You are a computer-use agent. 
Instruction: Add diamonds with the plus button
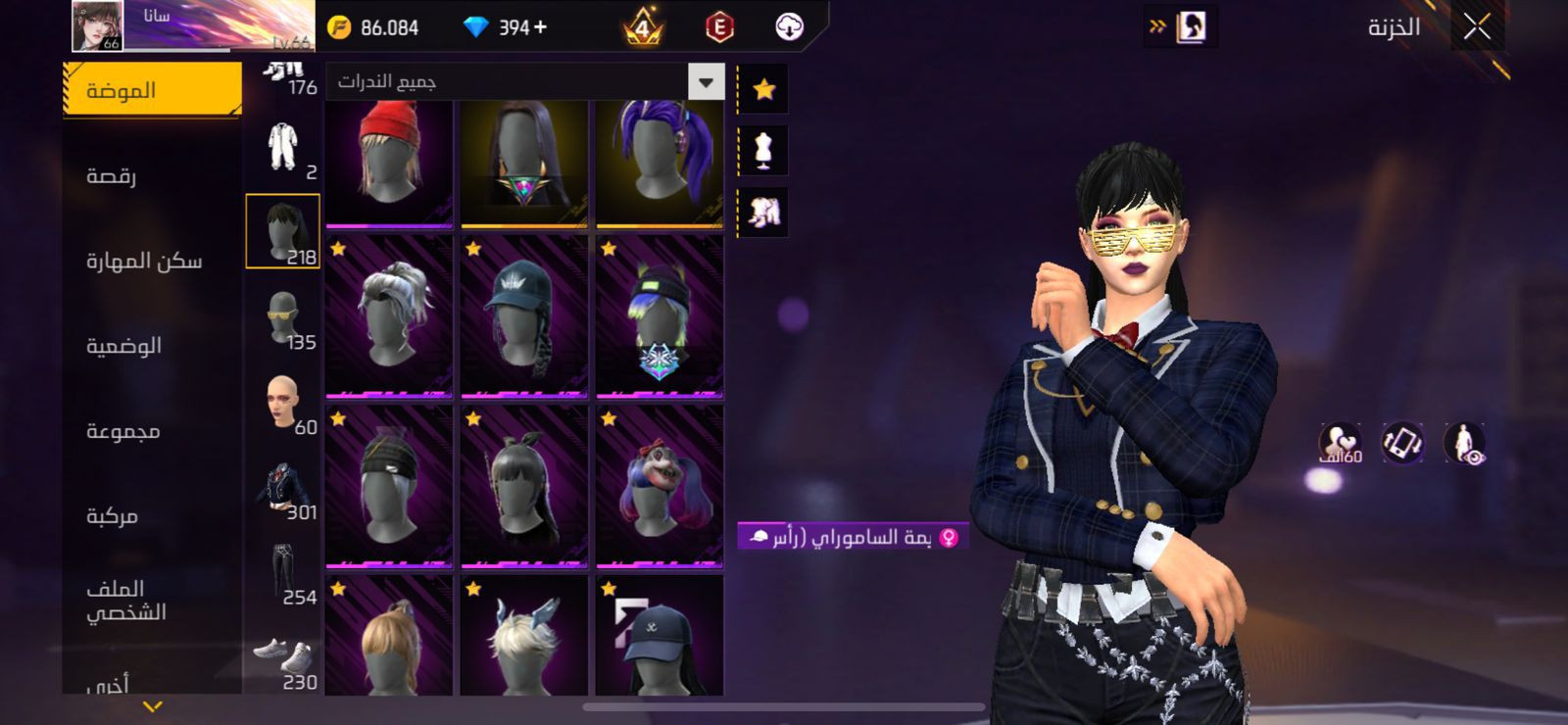(540, 27)
